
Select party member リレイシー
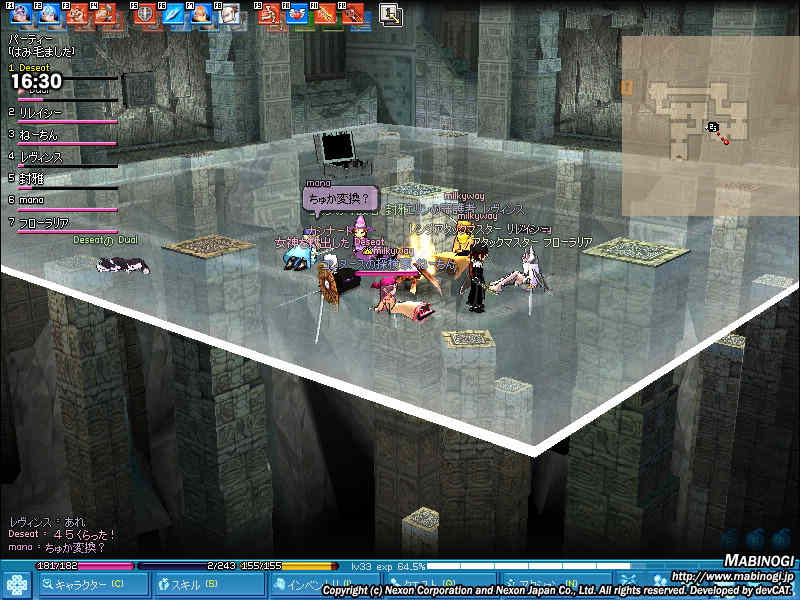41,113
